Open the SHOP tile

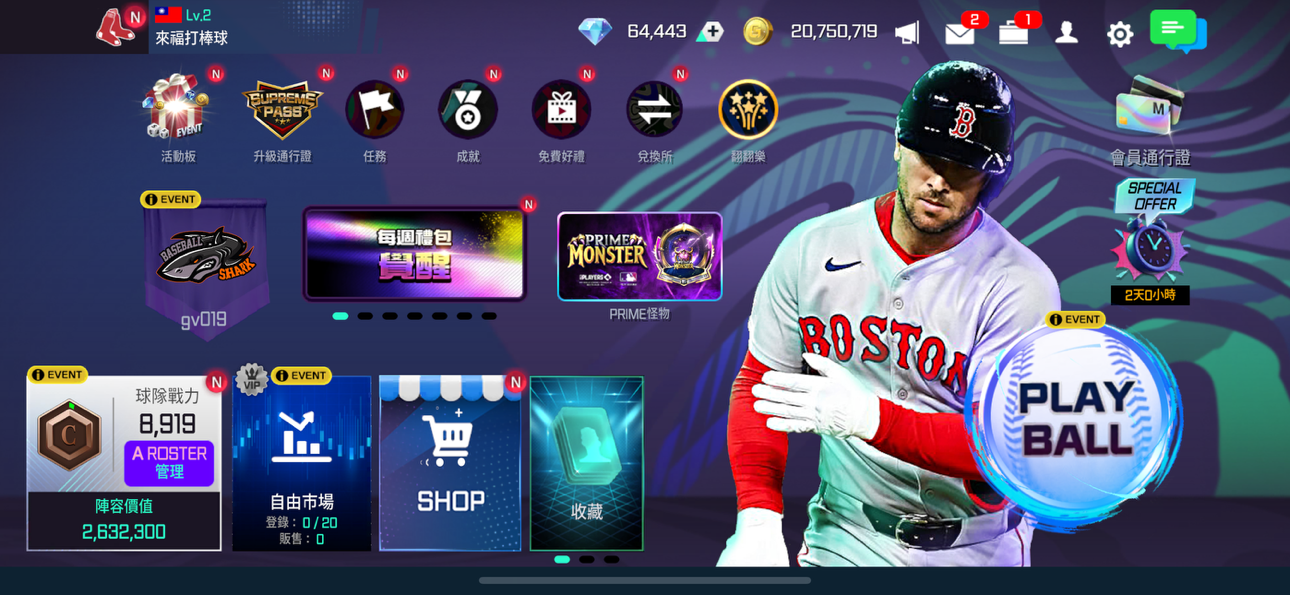(450, 465)
